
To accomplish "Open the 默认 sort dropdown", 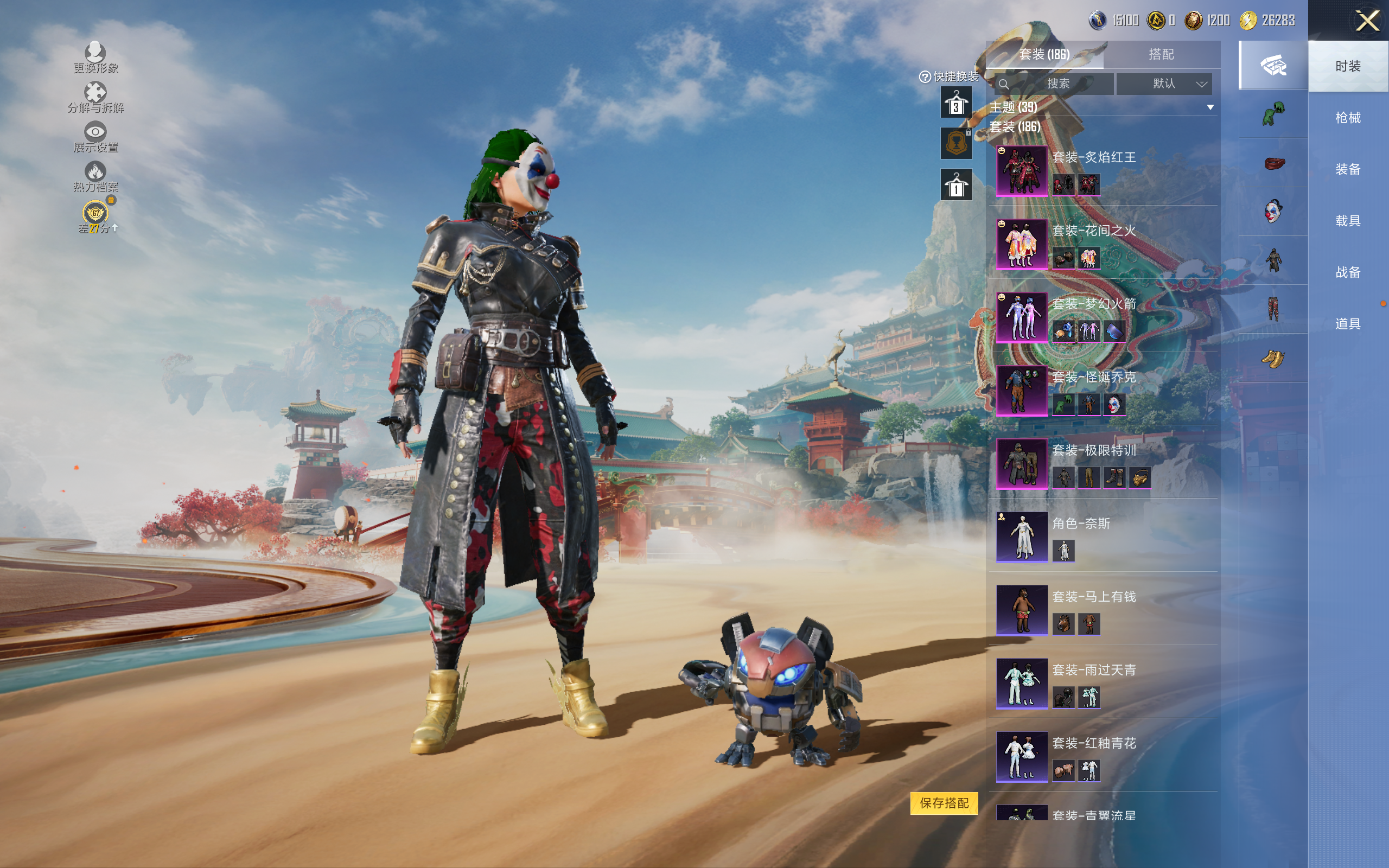I will click(1164, 84).
